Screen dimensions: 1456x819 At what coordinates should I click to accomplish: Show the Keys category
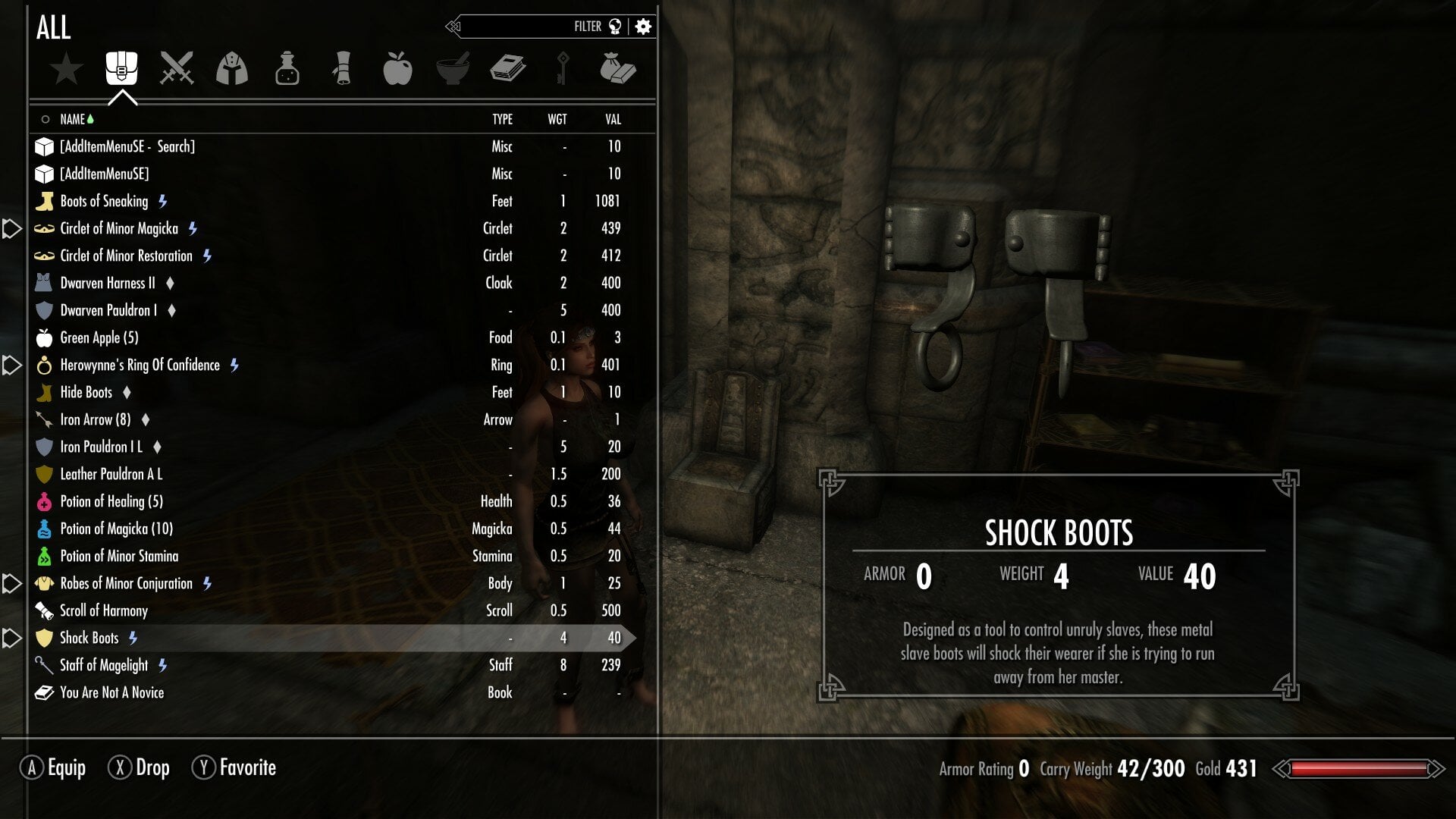click(x=563, y=69)
